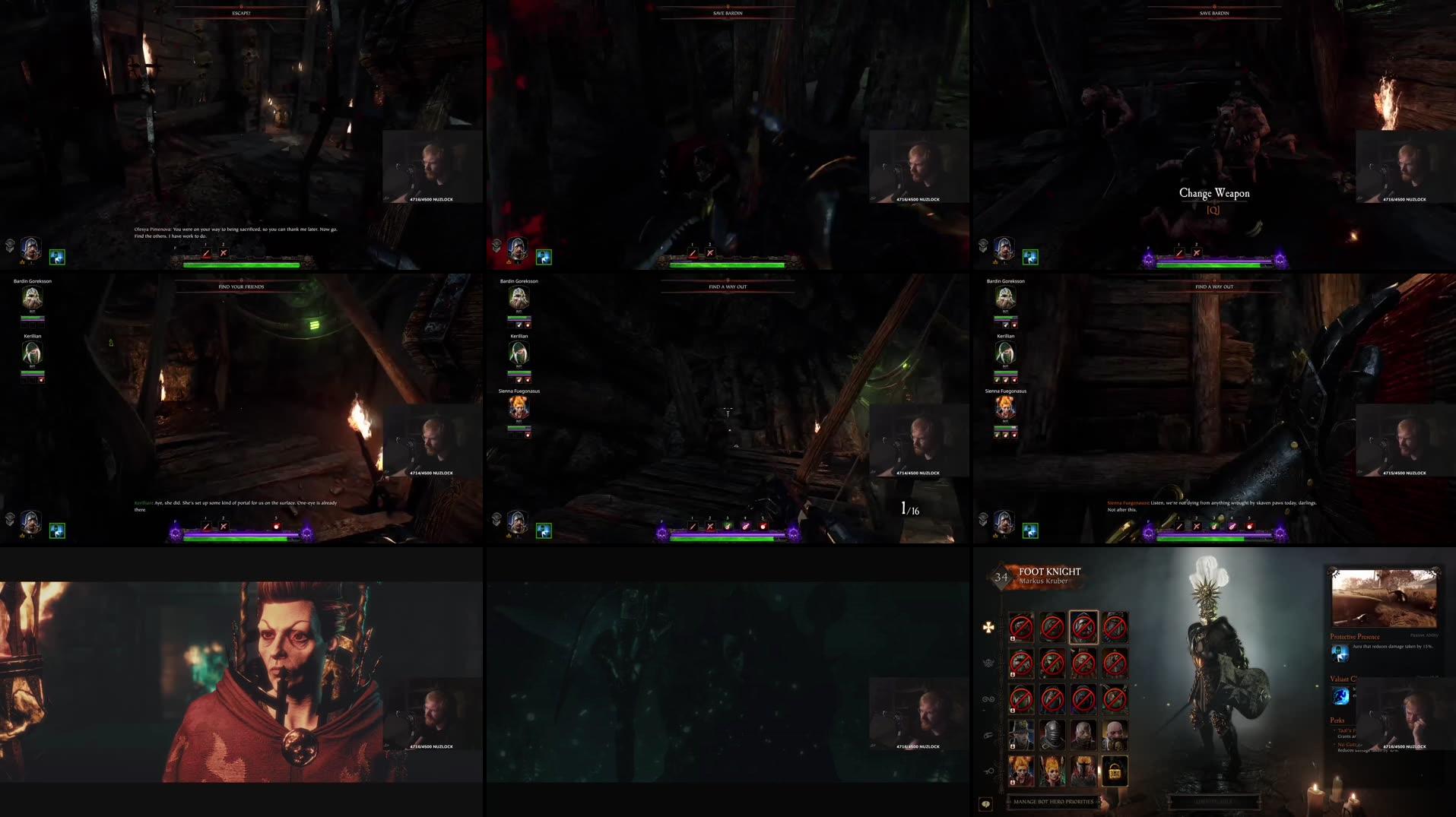Click MANAGE BOT HERO PRIORITIES
The height and width of the screenshot is (817, 1456).
pos(1053,802)
